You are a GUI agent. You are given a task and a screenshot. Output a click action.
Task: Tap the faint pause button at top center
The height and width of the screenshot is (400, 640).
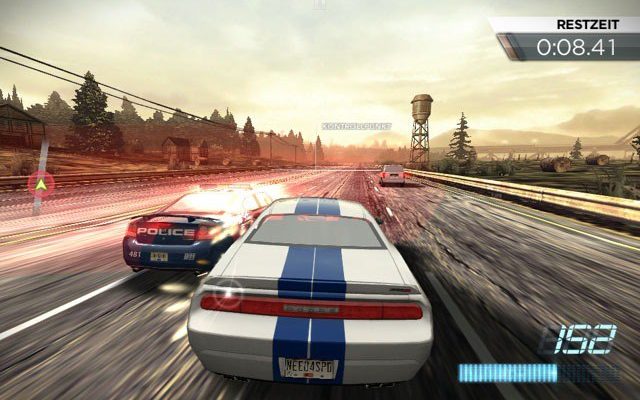click(x=320, y=6)
